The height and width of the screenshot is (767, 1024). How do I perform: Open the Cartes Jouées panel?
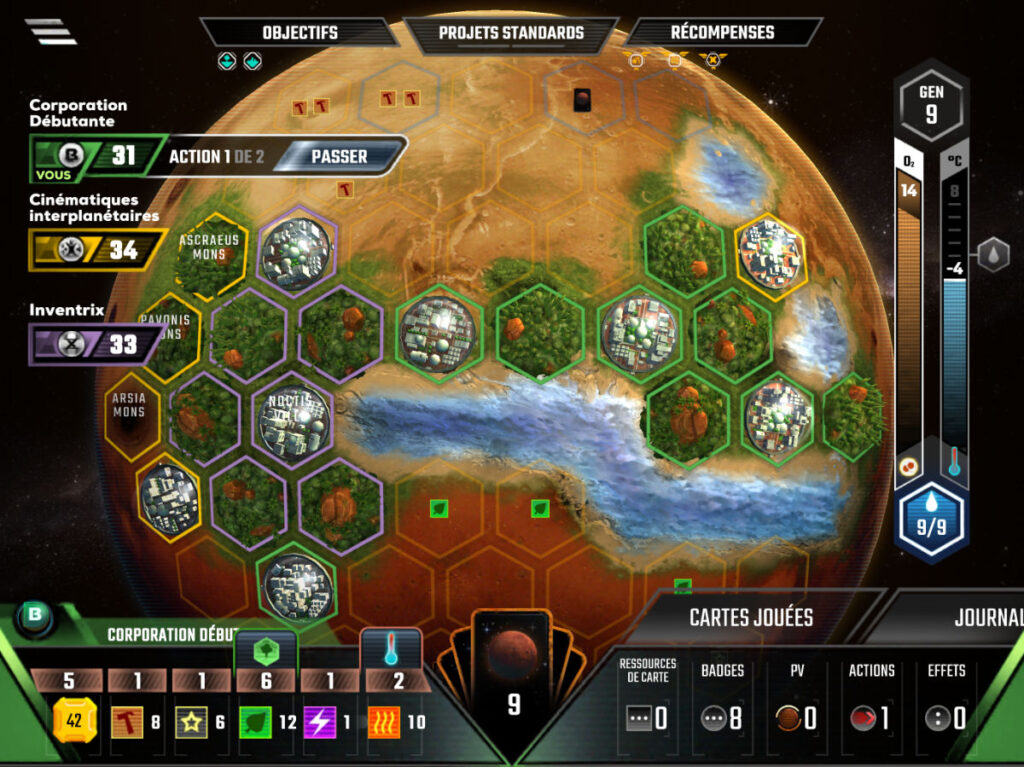coord(750,617)
